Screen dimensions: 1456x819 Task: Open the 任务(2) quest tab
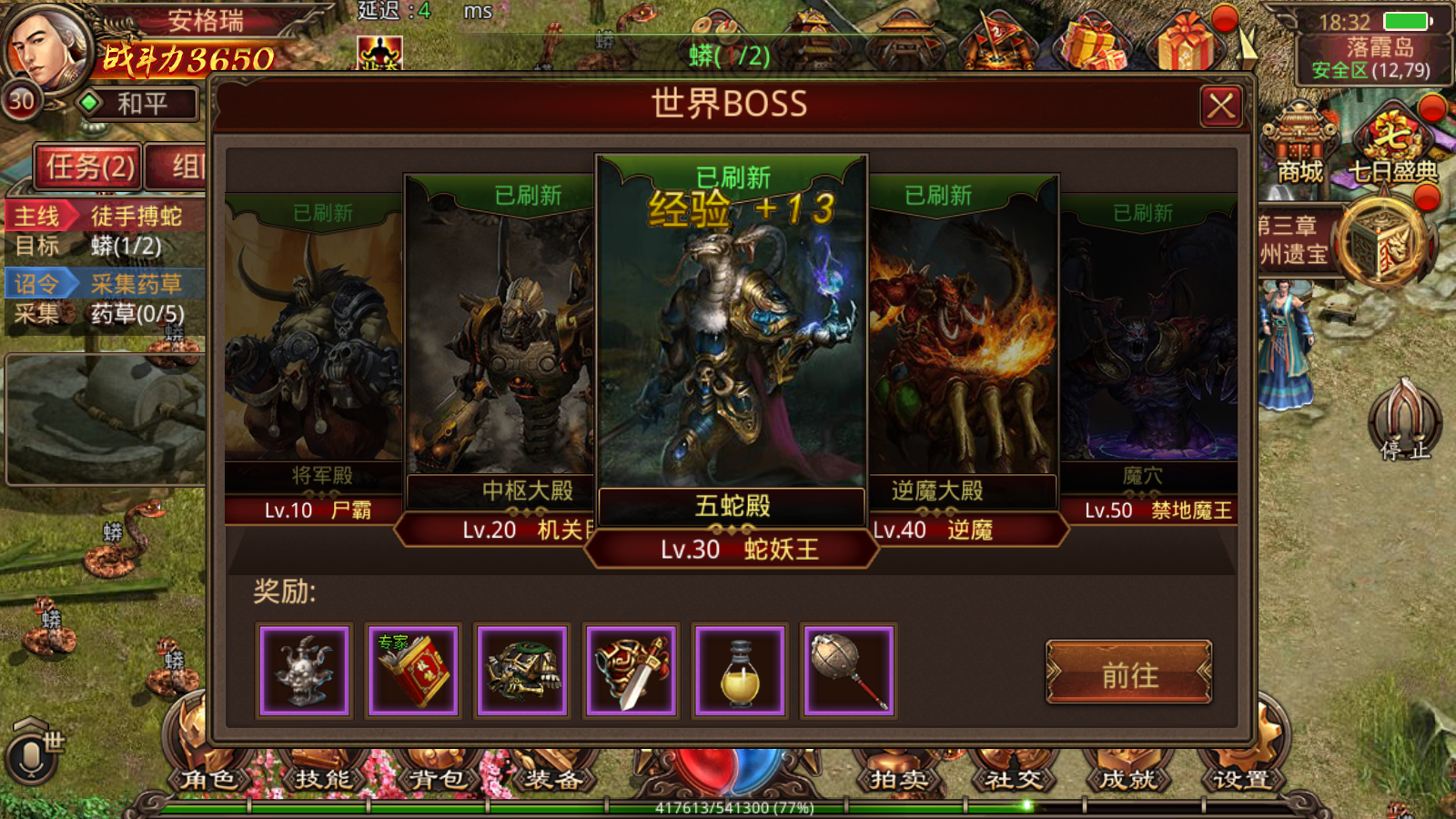(x=89, y=167)
